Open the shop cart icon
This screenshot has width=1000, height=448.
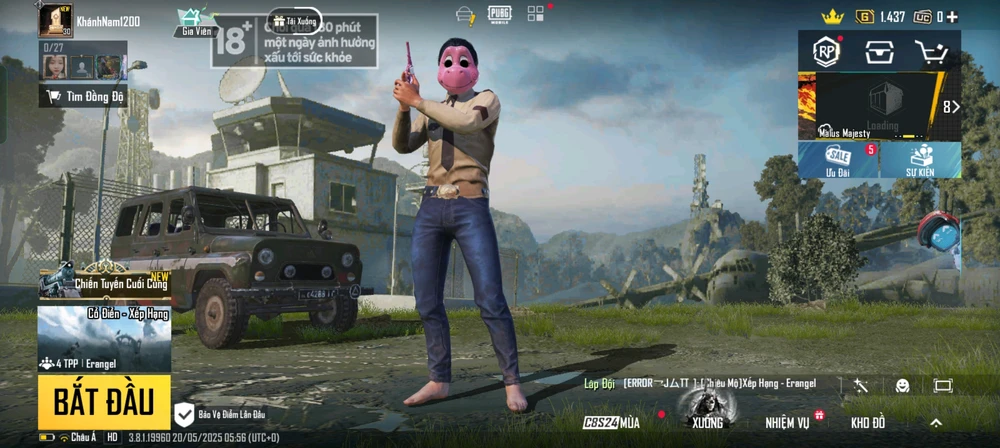(x=932, y=54)
